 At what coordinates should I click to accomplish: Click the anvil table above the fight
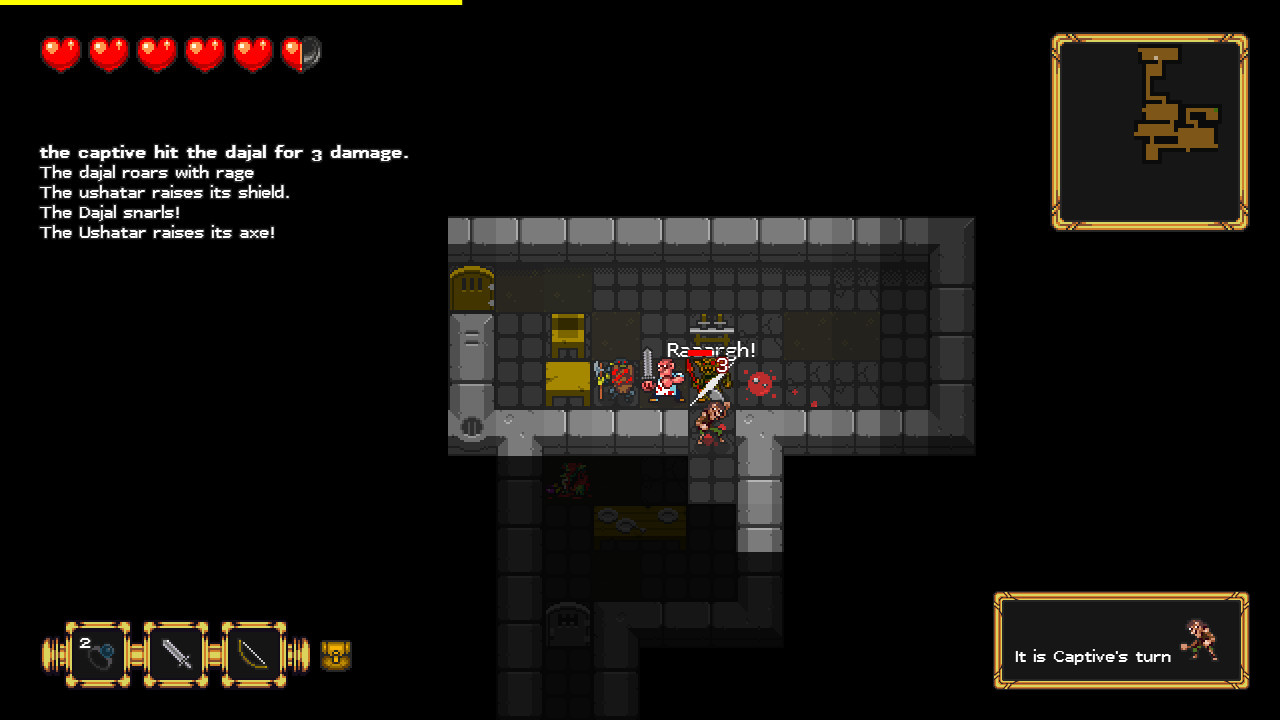coord(711,328)
